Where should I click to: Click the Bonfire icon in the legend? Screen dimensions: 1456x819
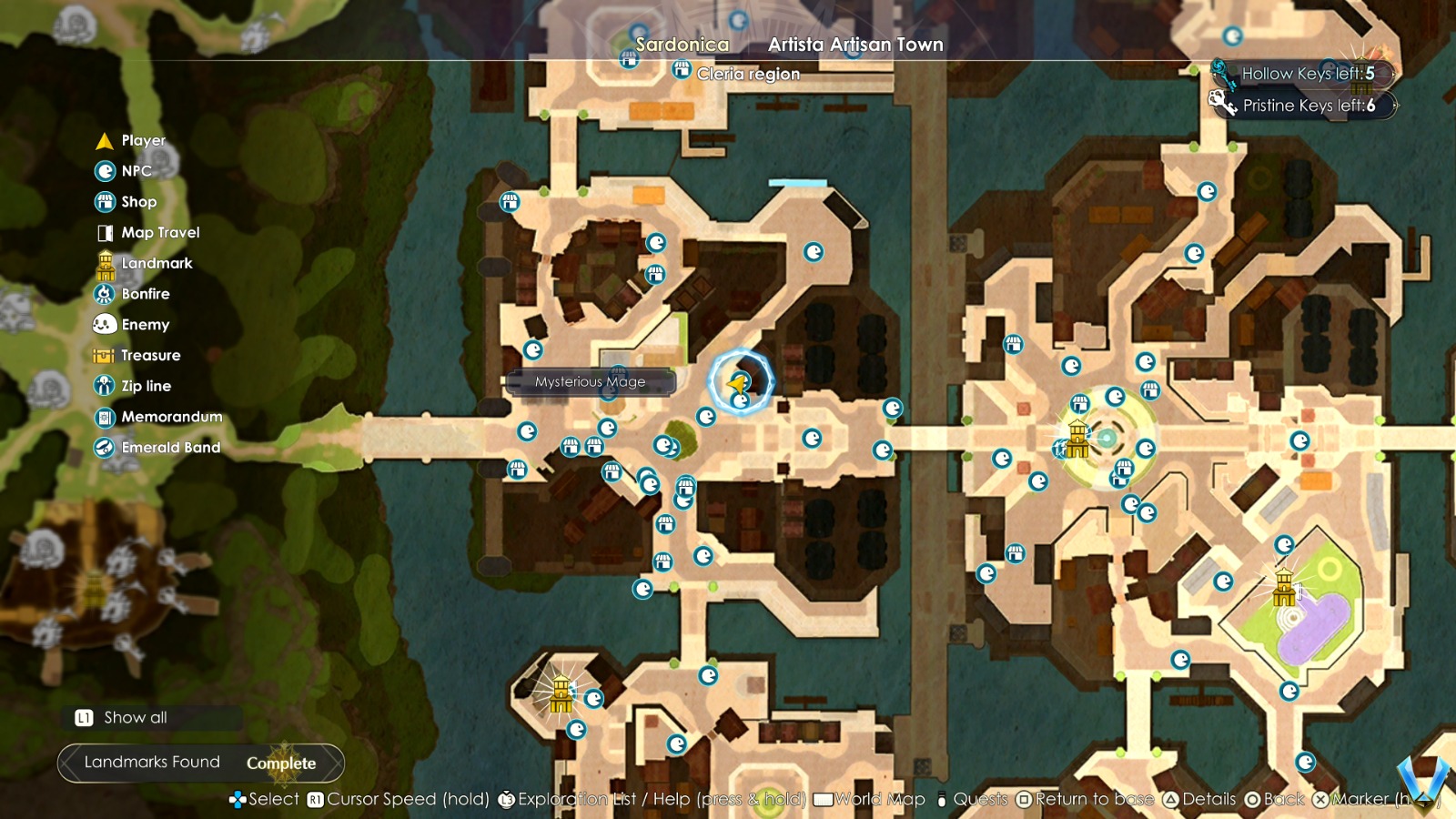pos(103,293)
